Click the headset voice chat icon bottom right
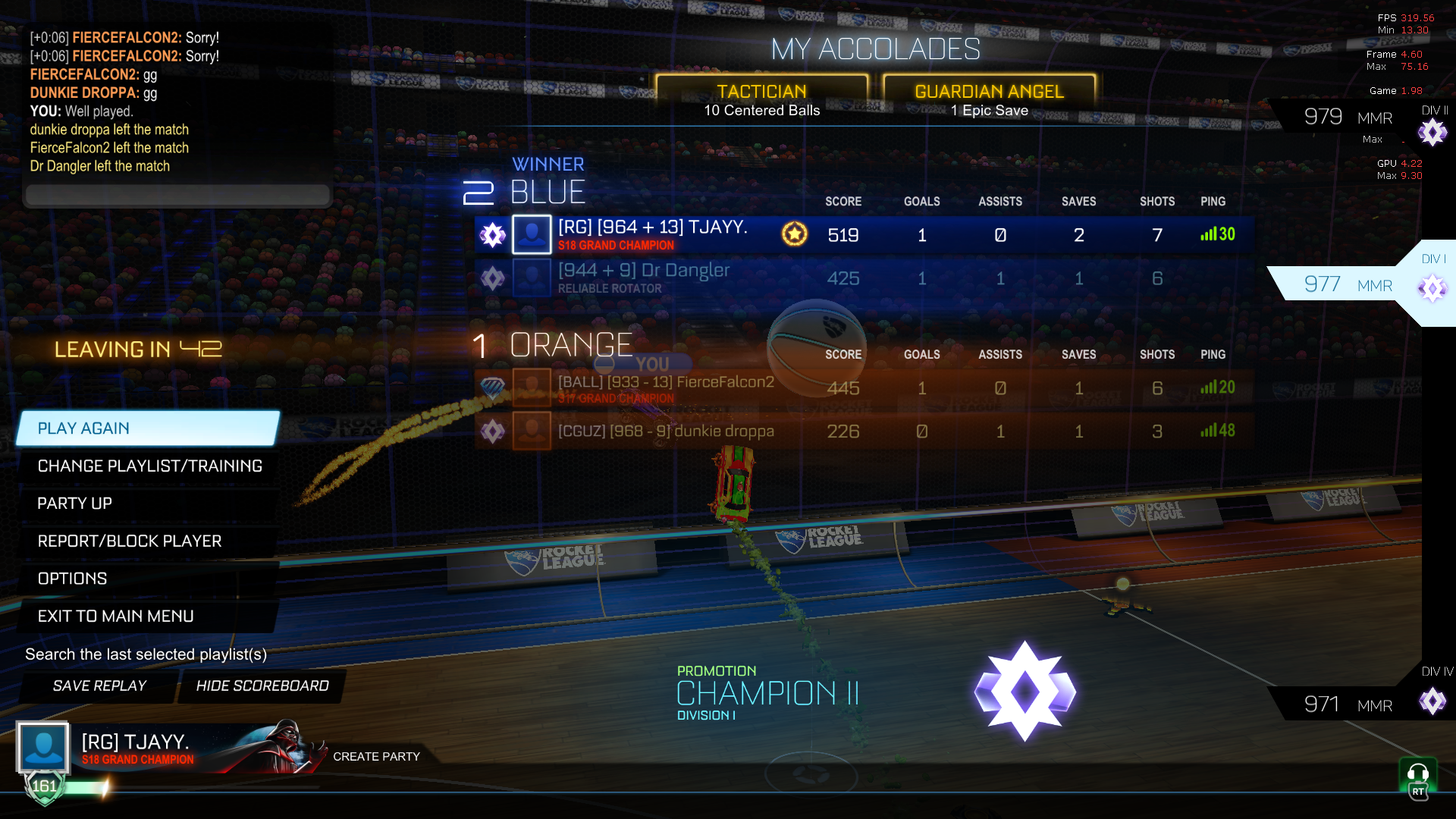Image resolution: width=1456 pixels, height=819 pixels. pyautogui.click(x=1419, y=773)
